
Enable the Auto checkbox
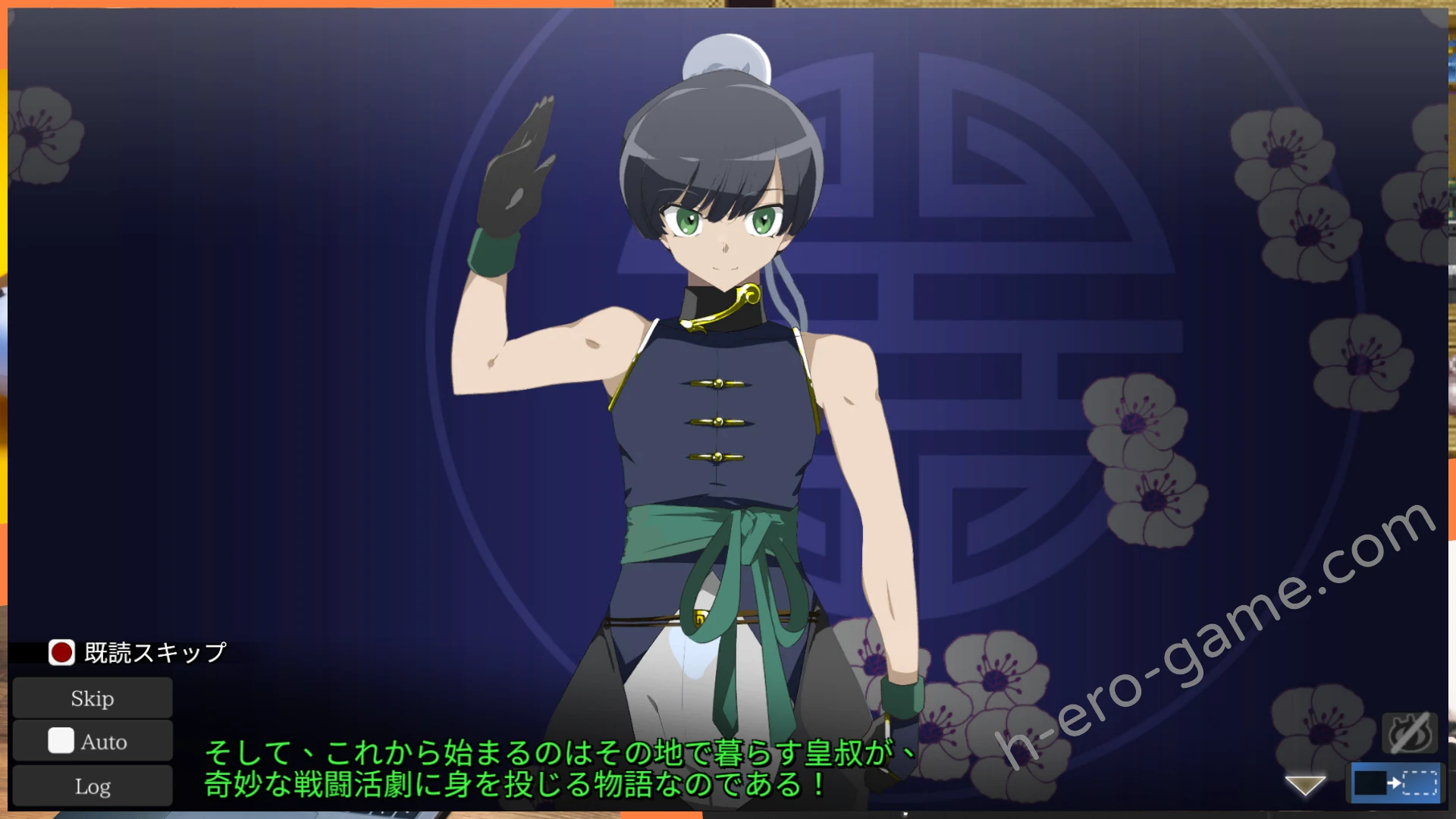60,741
